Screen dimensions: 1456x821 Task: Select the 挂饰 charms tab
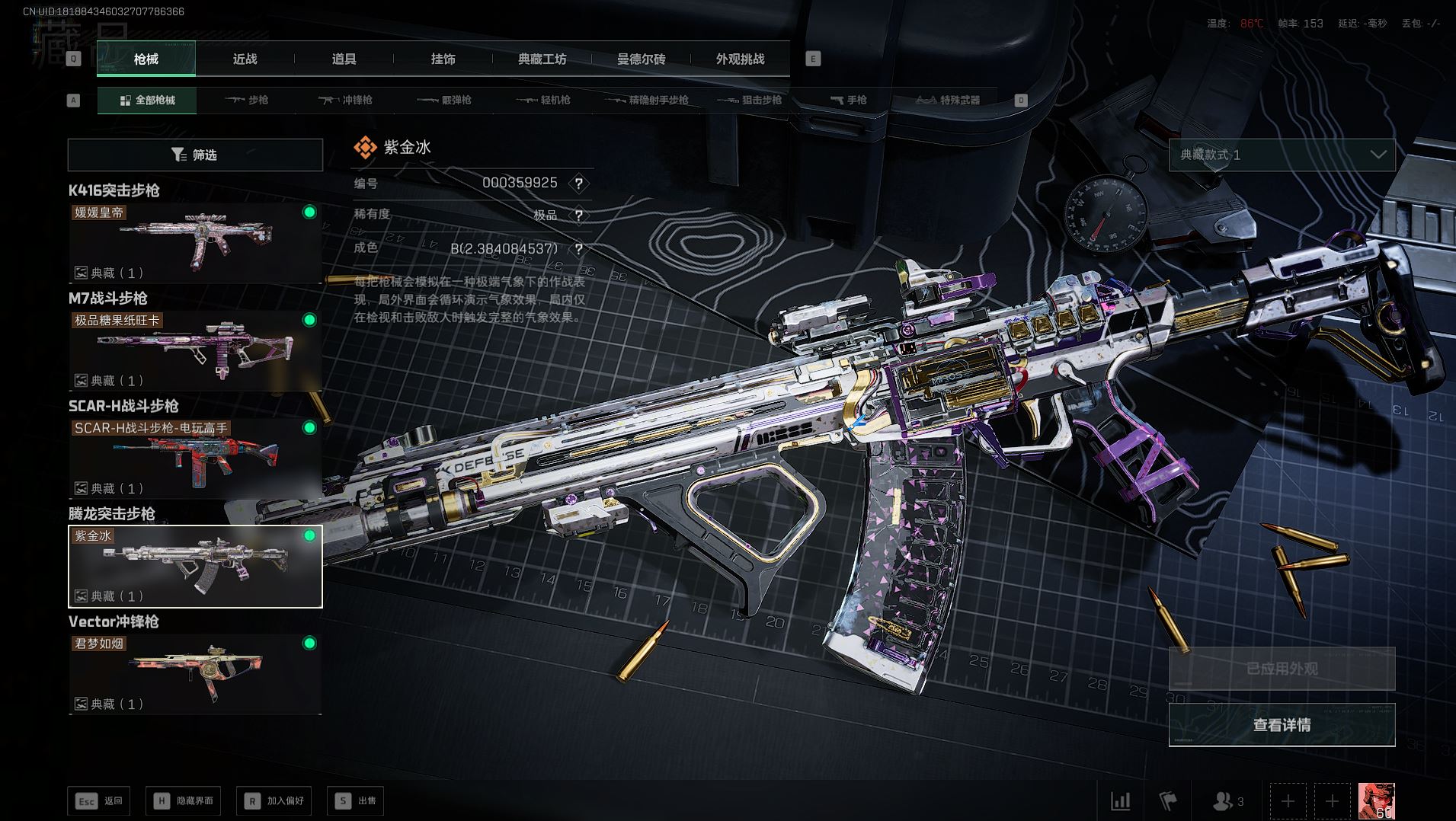pyautogui.click(x=443, y=59)
